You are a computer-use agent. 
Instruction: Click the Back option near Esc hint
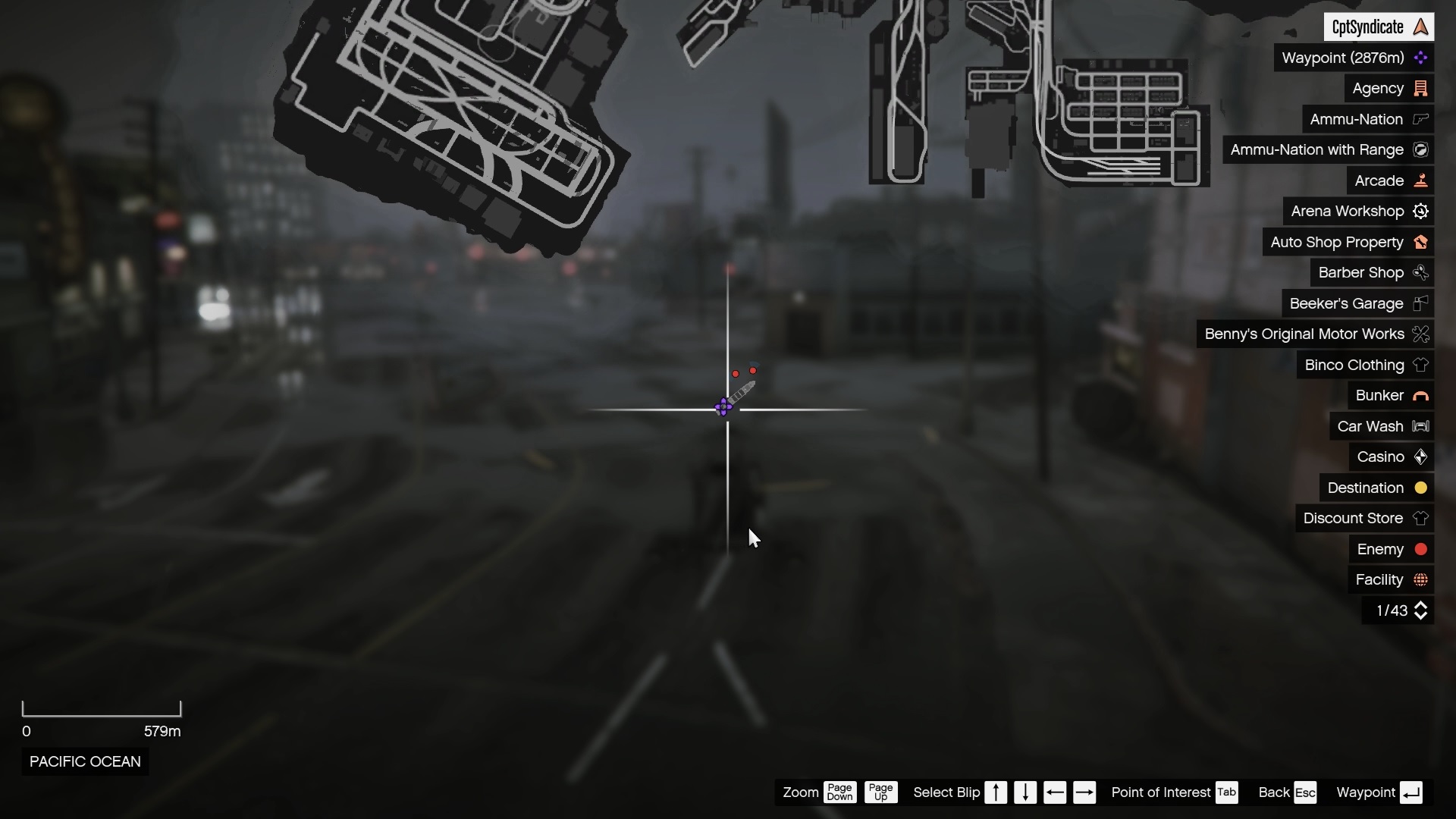(1273, 792)
